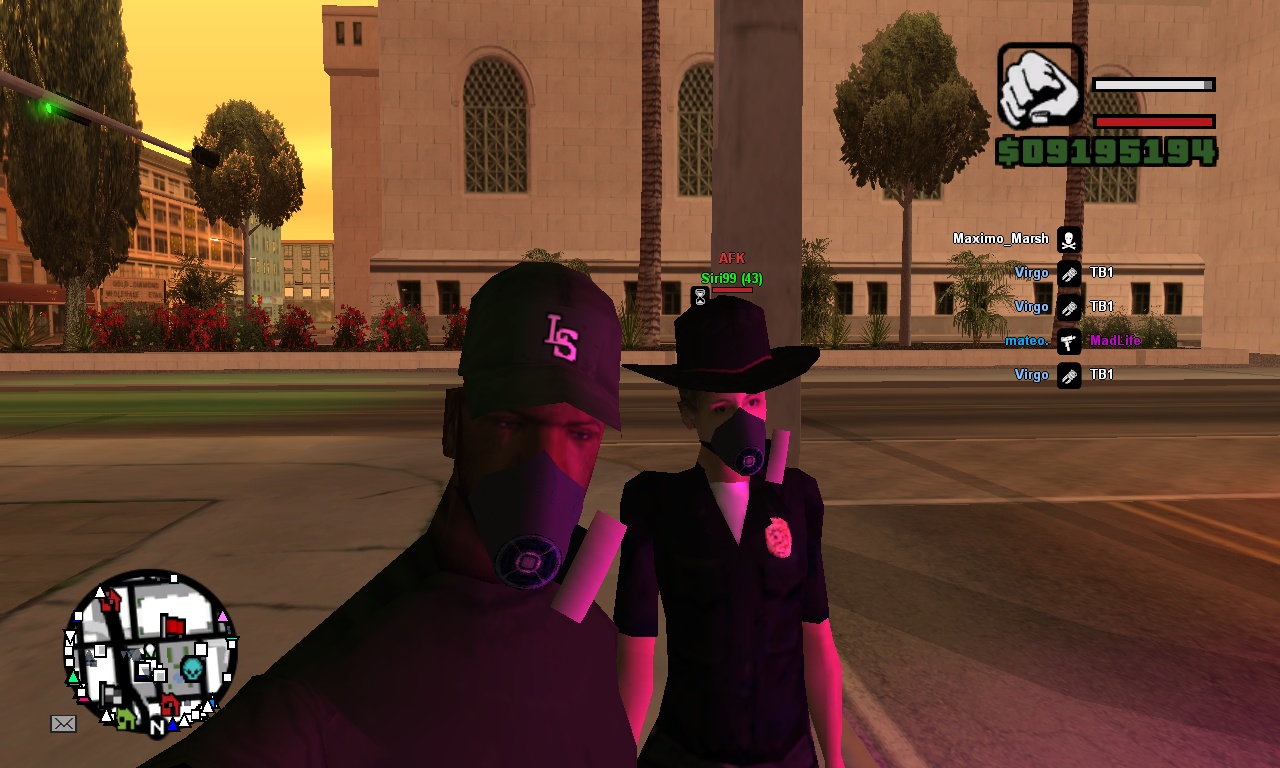1280x768 pixels.
Task: Select the checkered flag marker on the minimap
Action: click(110, 695)
